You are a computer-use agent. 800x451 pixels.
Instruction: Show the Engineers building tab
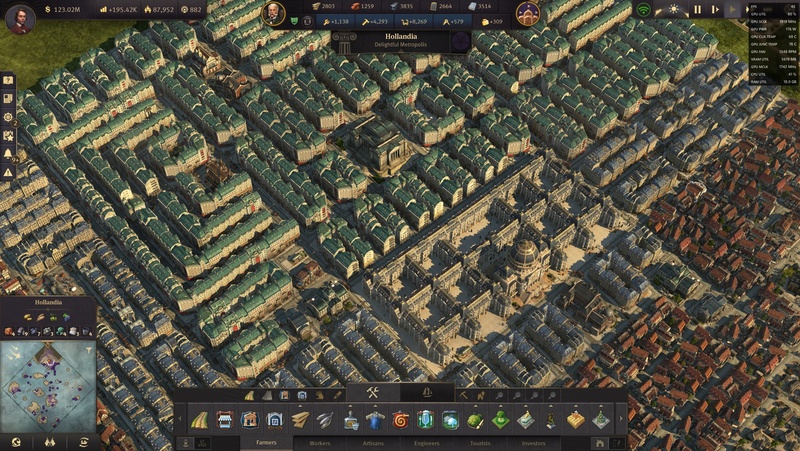click(426, 441)
